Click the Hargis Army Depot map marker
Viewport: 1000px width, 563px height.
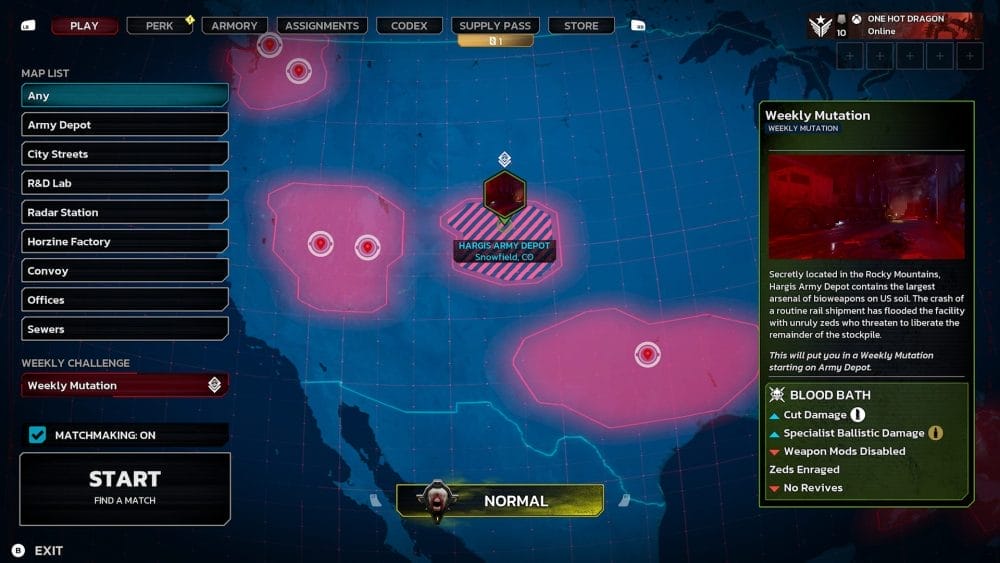504,194
